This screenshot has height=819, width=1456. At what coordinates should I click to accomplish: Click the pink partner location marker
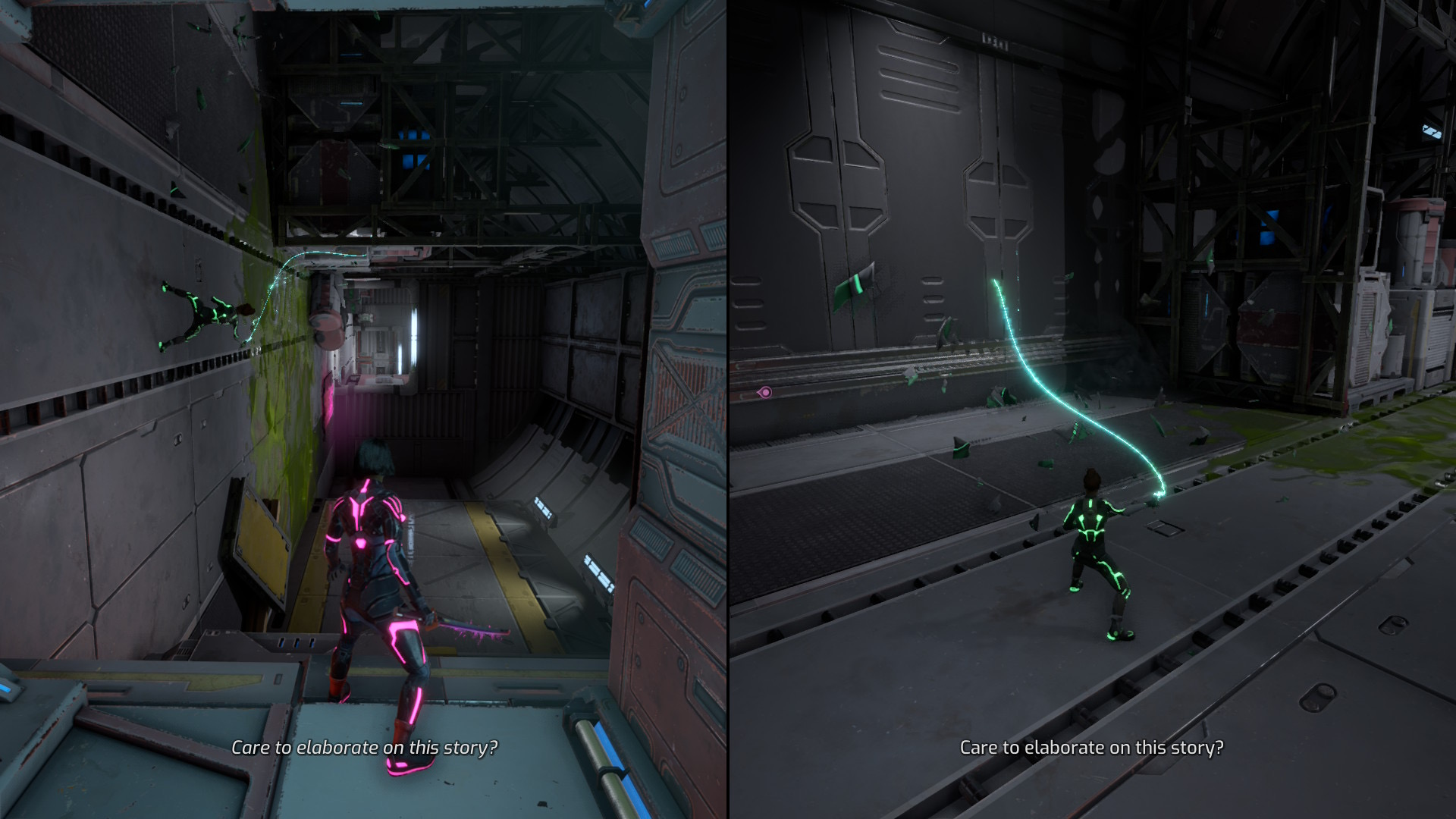pyautogui.click(x=765, y=392)
